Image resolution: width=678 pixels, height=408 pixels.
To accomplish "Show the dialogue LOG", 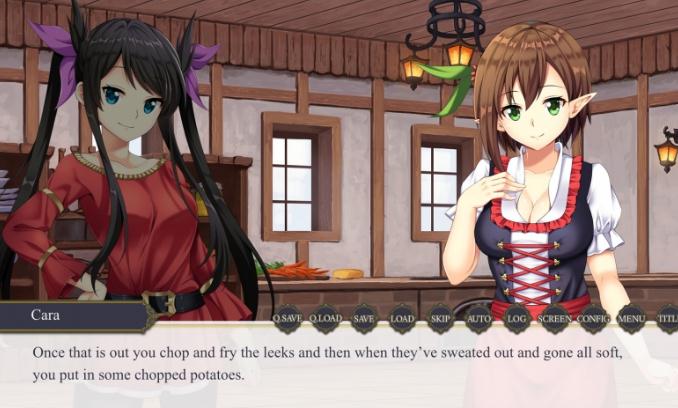I will 517,318.
